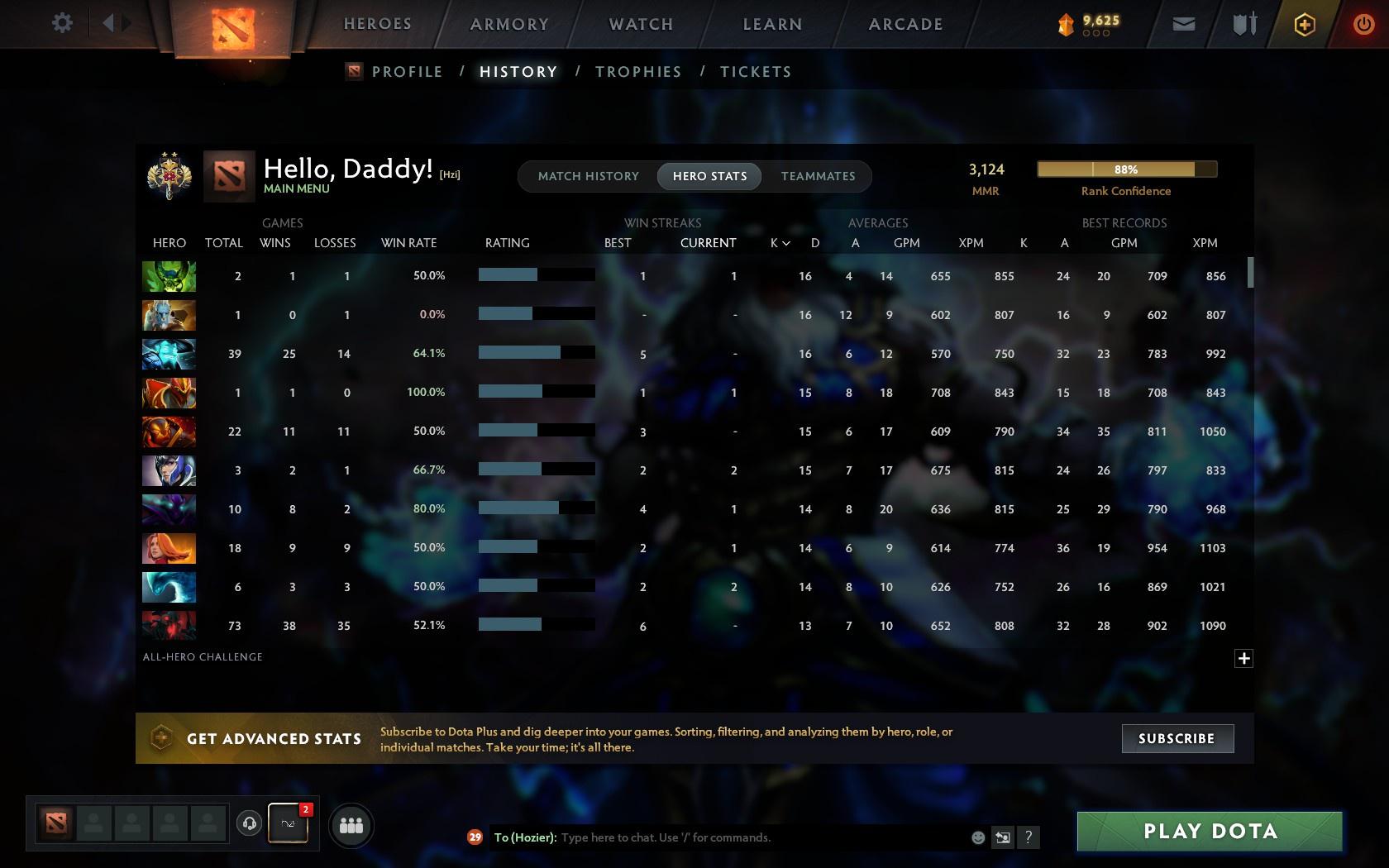Screen dimensions: 1389x868
Task: Click the gold quest plus icon near top right
Action: [x=1304, y=23]
